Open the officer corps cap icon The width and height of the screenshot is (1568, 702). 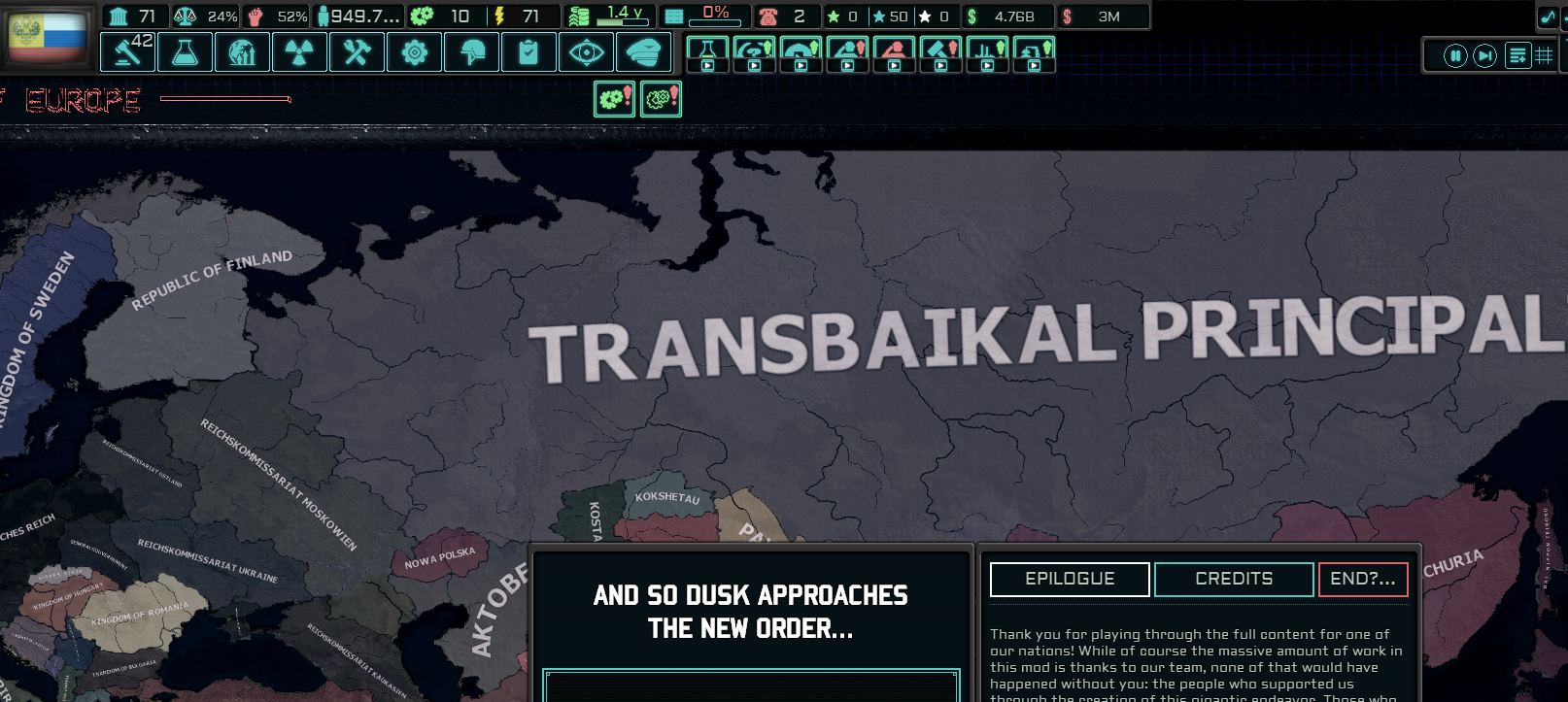[x=643, y=51]
